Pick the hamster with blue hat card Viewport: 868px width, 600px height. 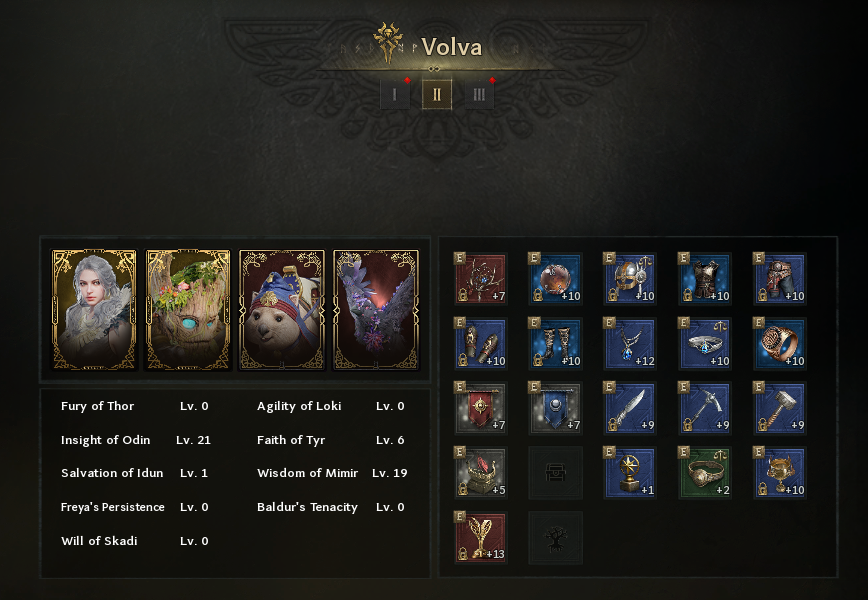pyautogui.click(x=282, y=309)
